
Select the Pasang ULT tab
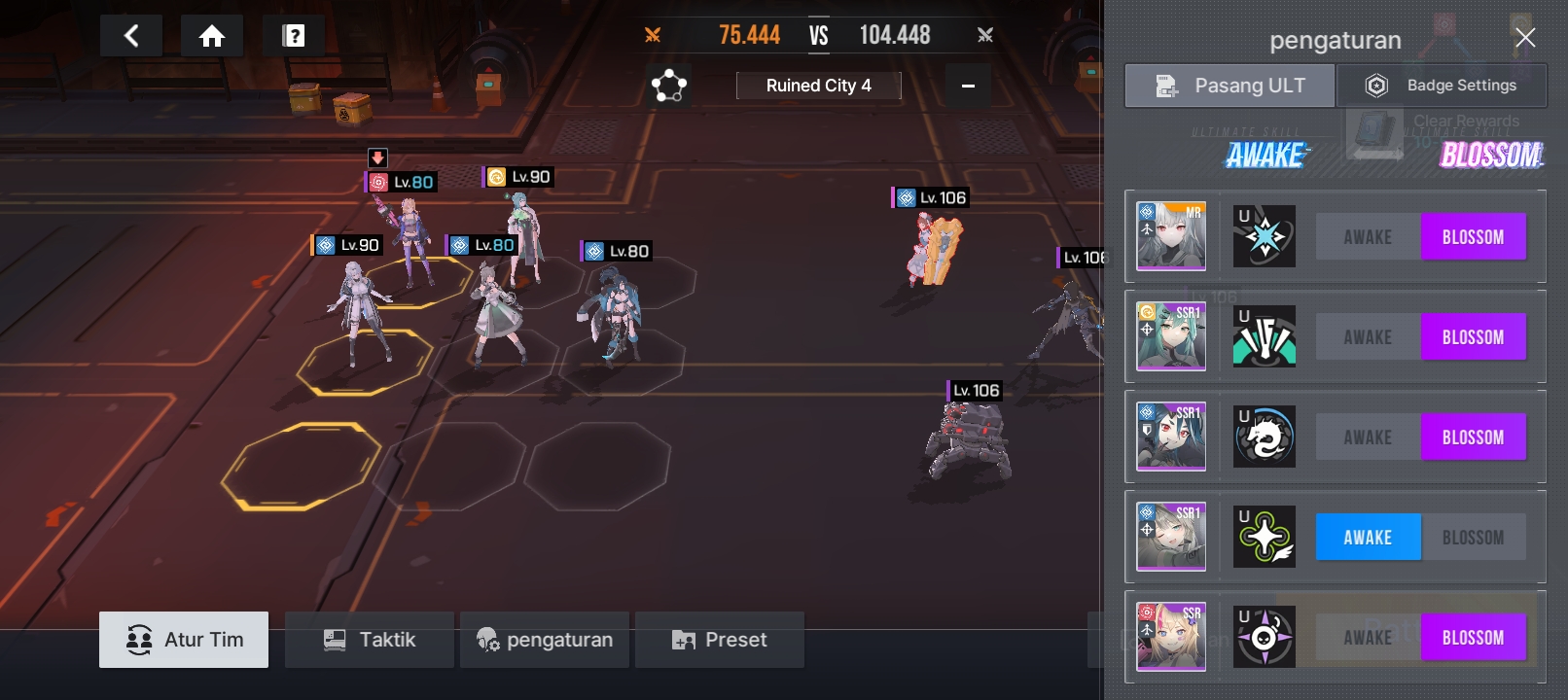(1230, 86)
